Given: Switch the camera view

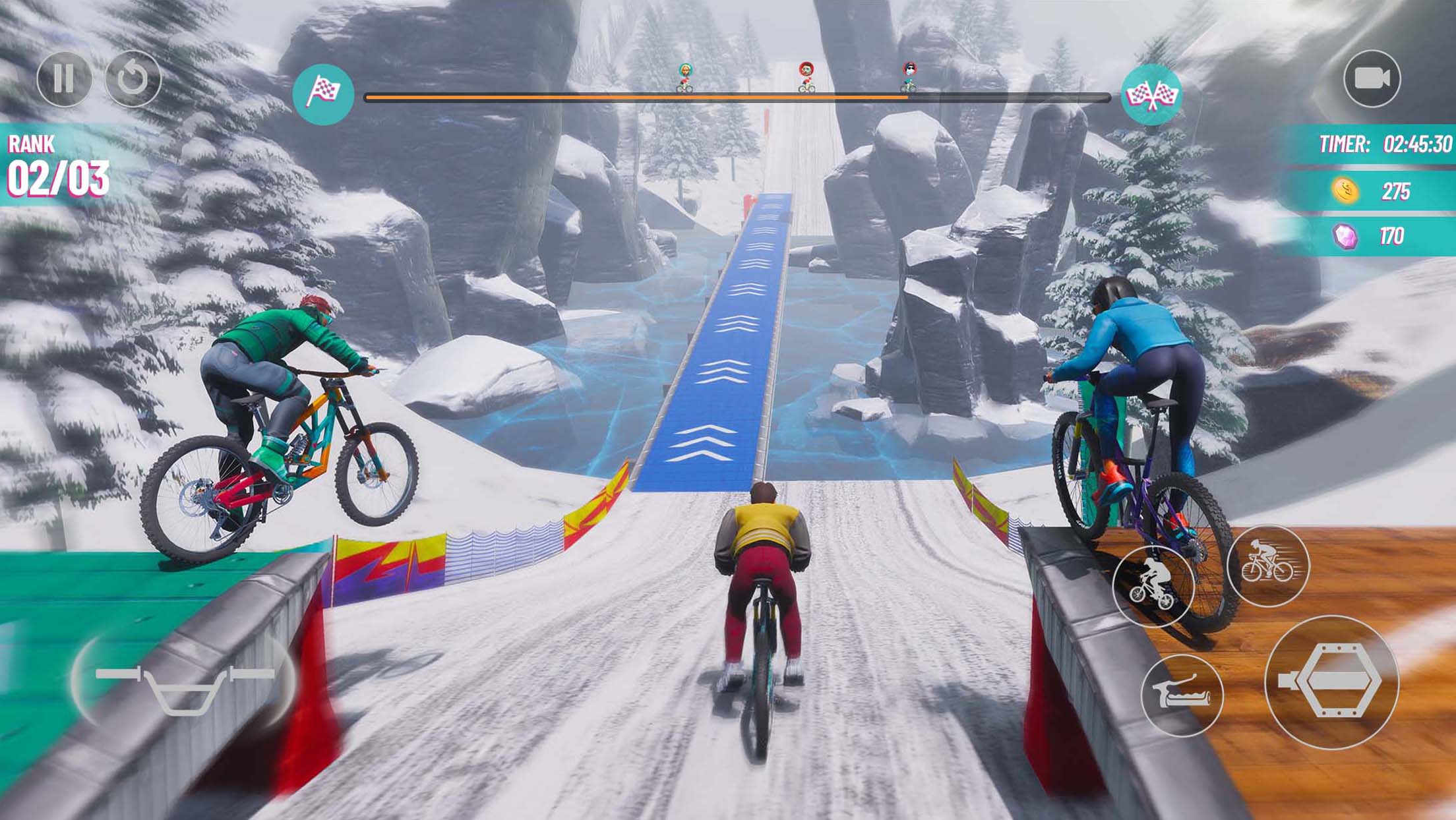Looking at the screenshot, I should pyautogui.click(x=1372, y=79).
